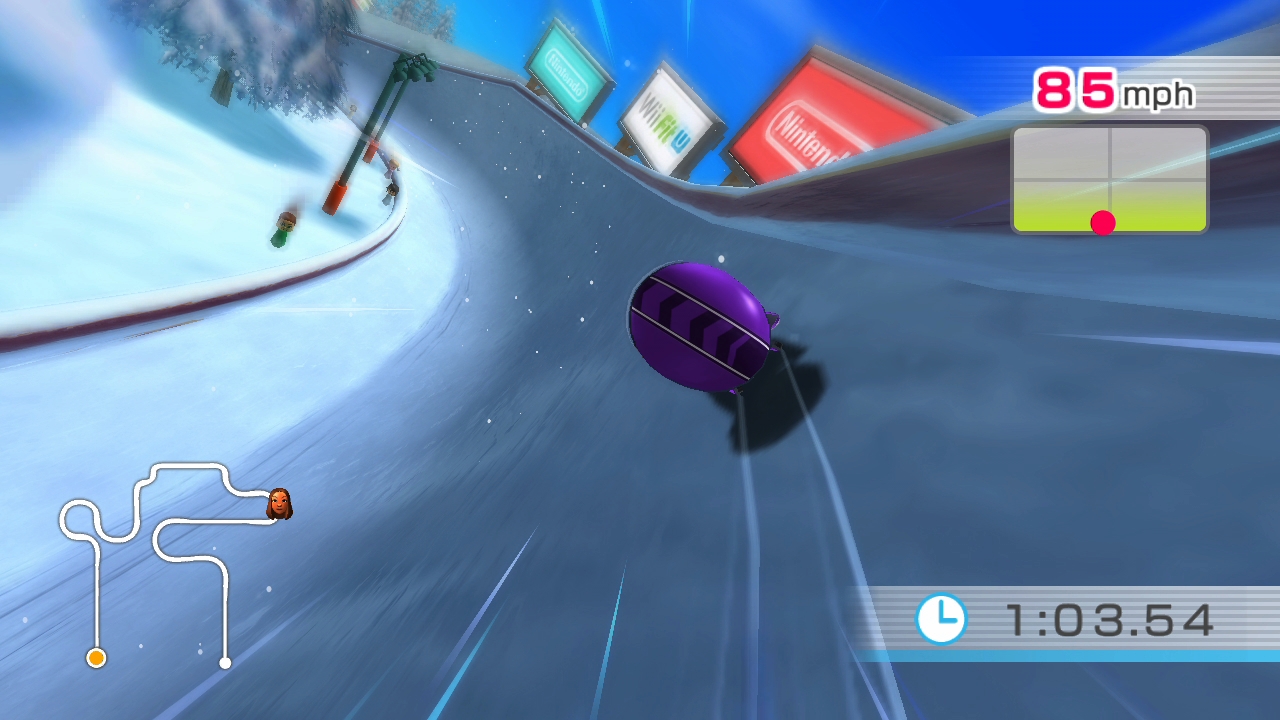Select the orange start marker on the track map
This screenshot has width=1280, height=720.
(x=96, y=657)
